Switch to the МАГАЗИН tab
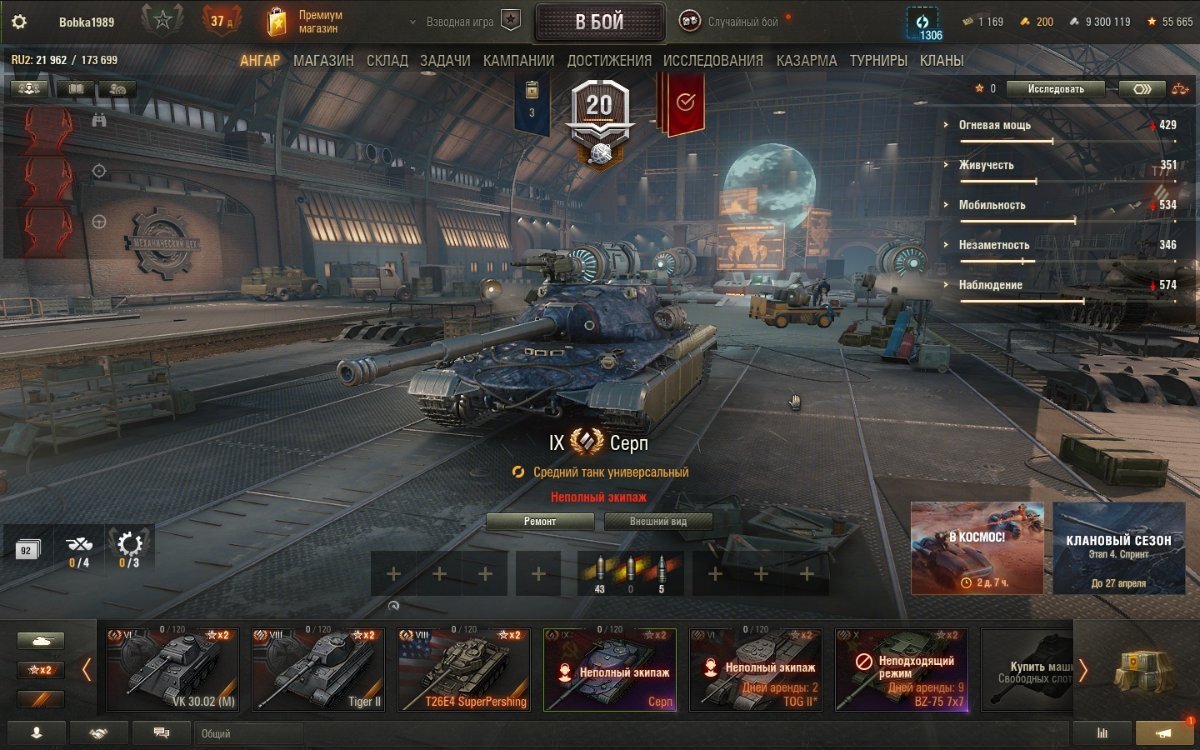Image resolution: width=1200 pixels, height=750 pixels. pyautogui.click(x=323, y=61)
